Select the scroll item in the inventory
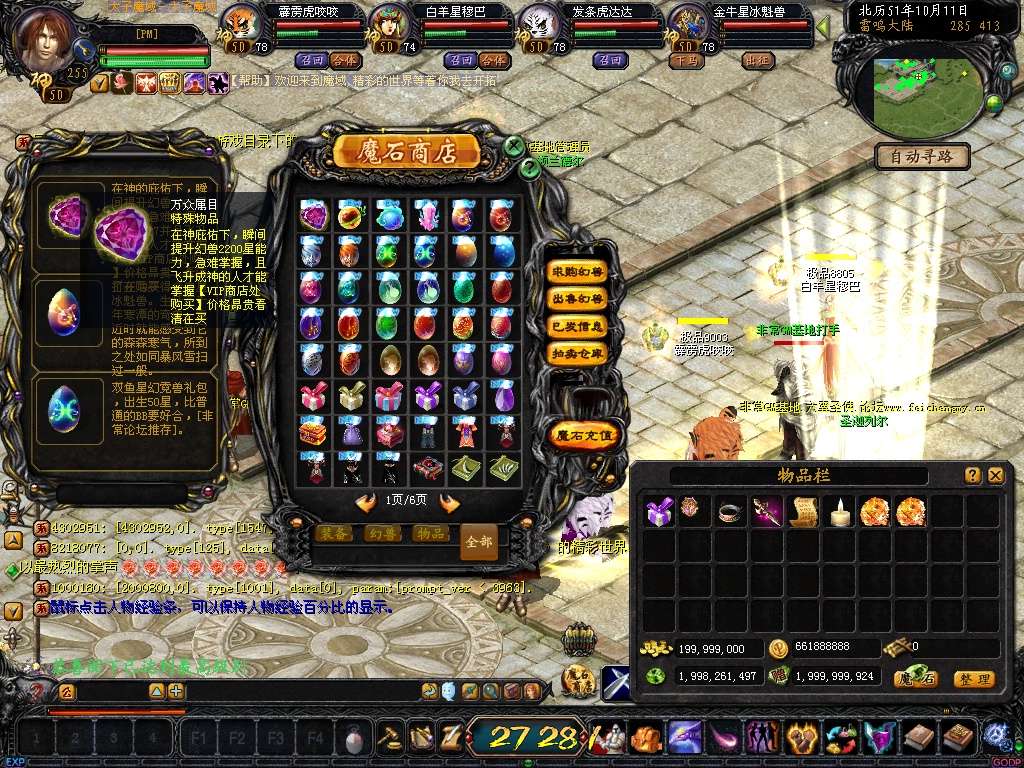 point(803,511)
